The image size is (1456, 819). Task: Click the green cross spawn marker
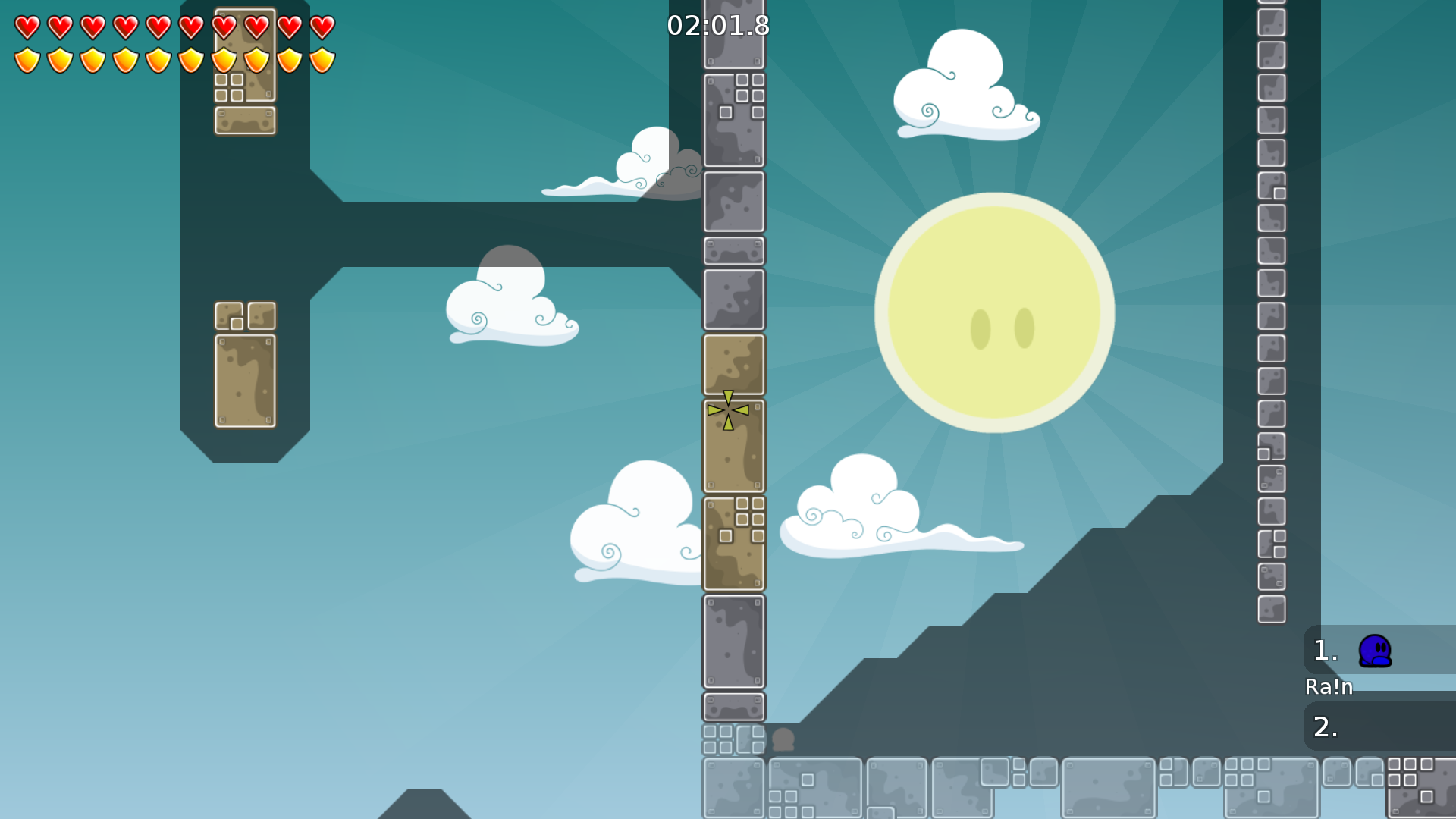coord(727,409)
